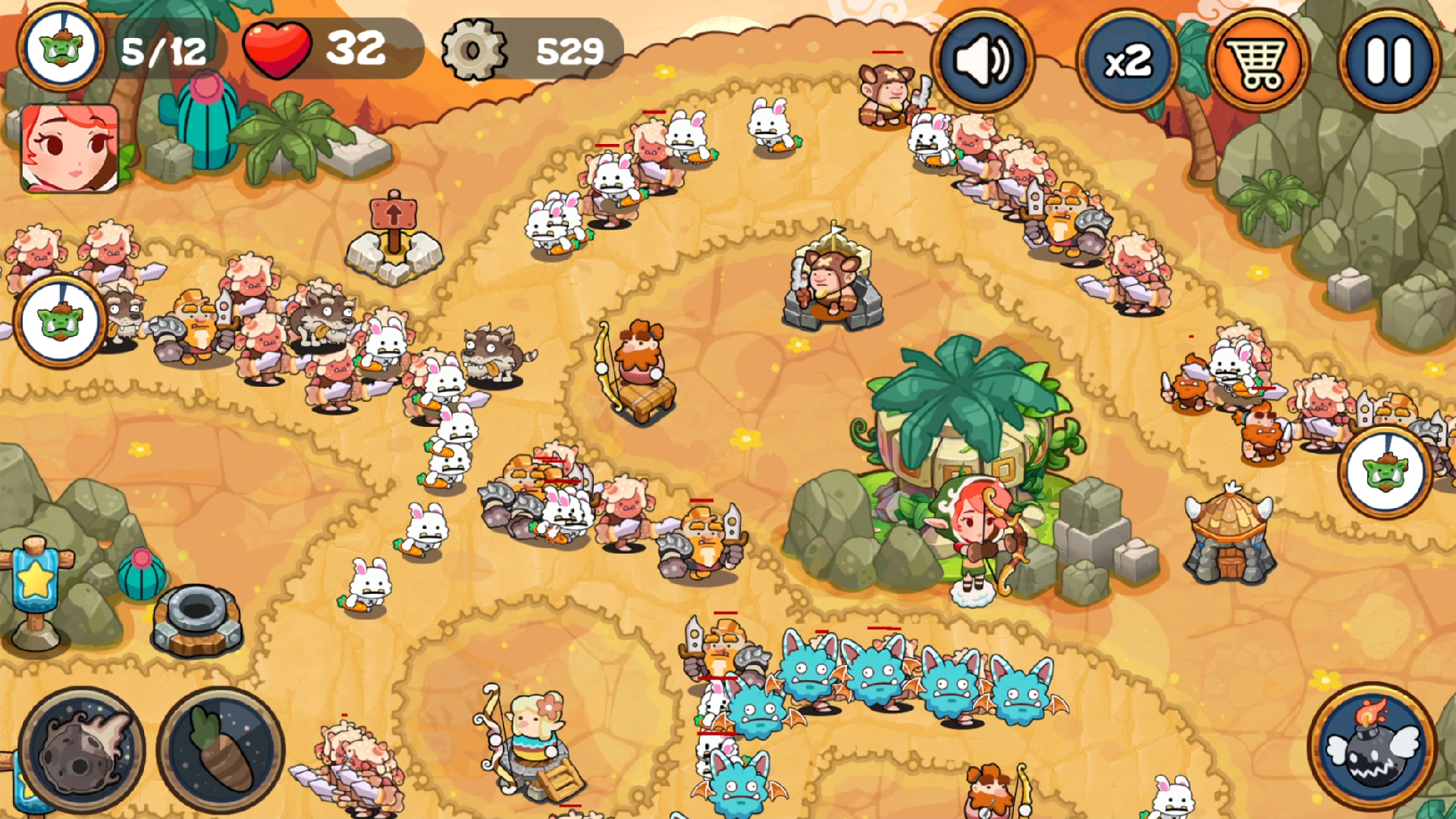This screenshot has width=1456, height=819.
Task: Click the heart health icon
Action: pyautogui.click(x=276, y=51)
